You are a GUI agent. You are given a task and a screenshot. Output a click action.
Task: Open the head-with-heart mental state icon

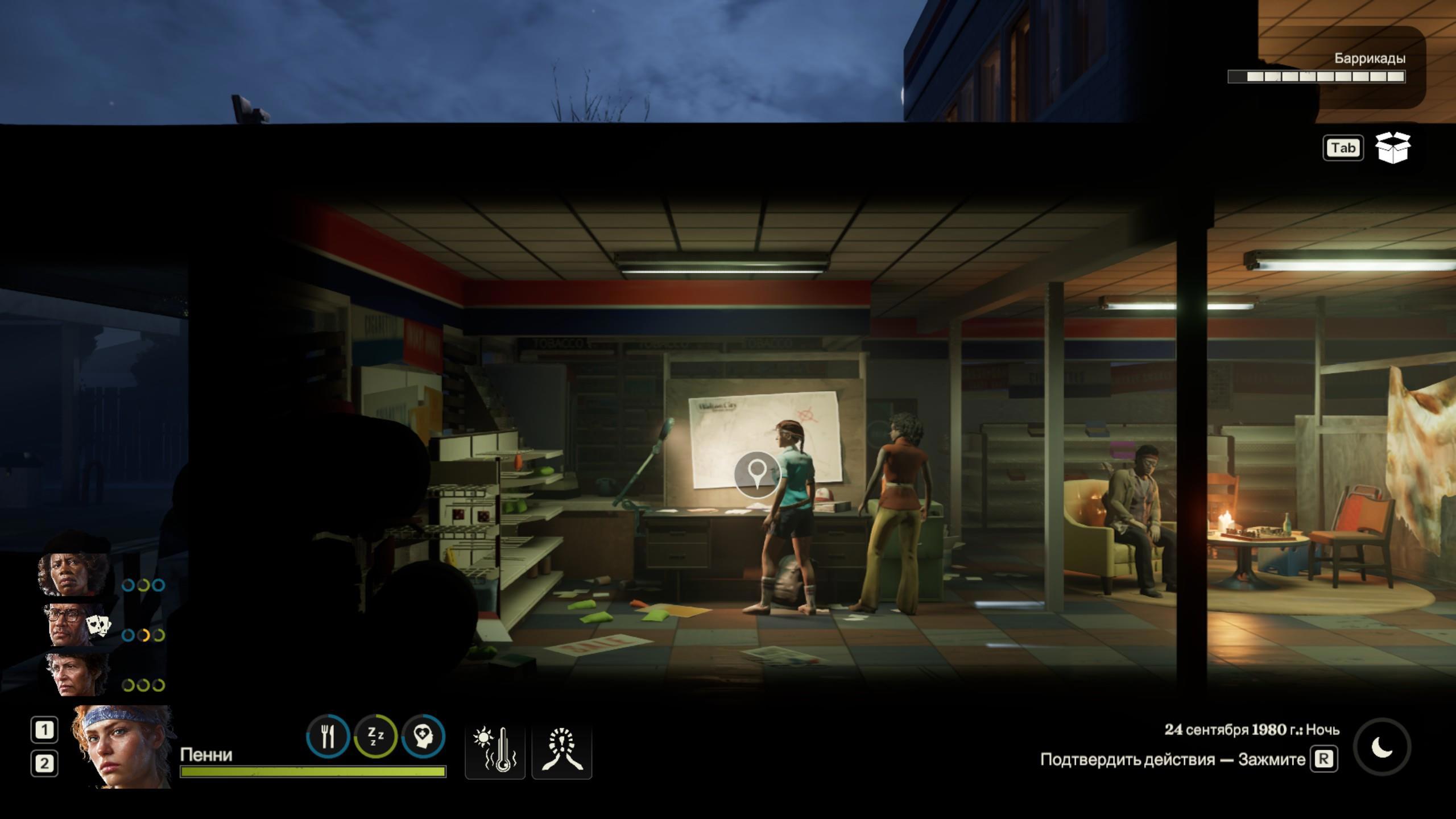coord(423,737)
